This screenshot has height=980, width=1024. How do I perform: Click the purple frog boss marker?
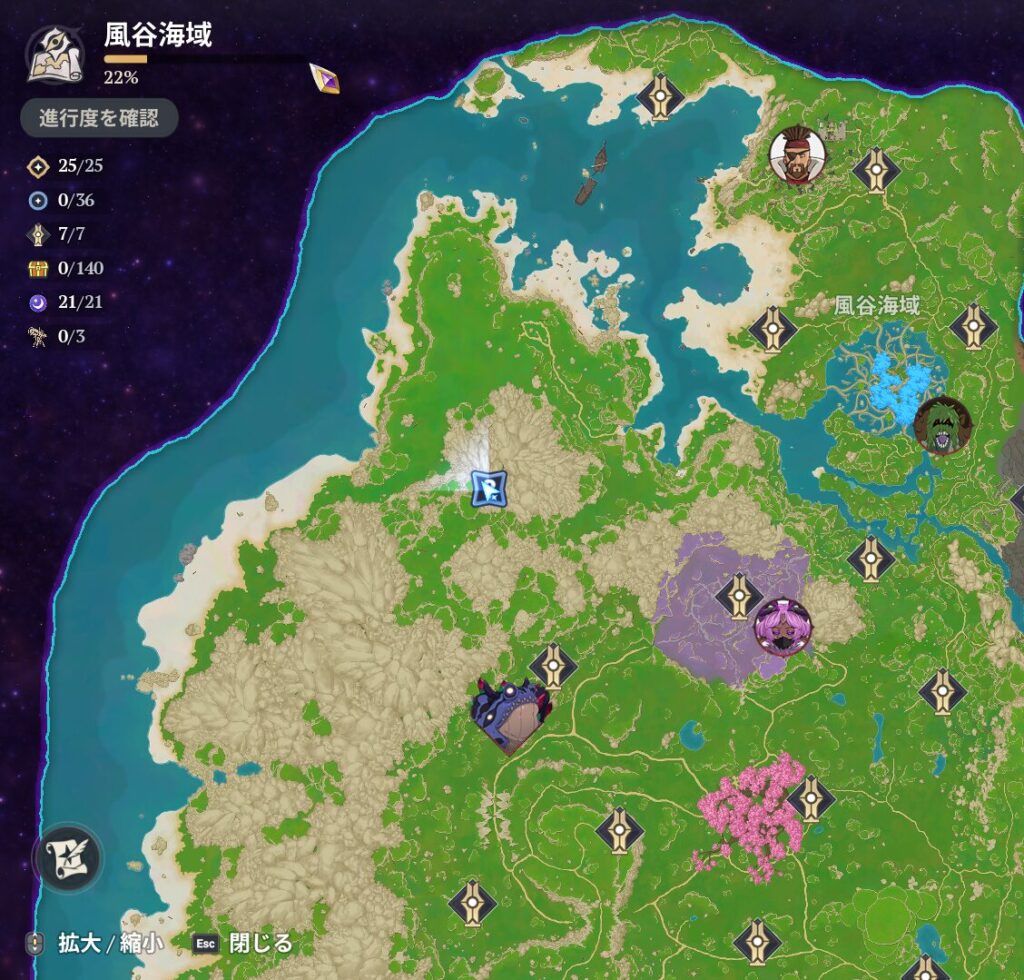509,714
